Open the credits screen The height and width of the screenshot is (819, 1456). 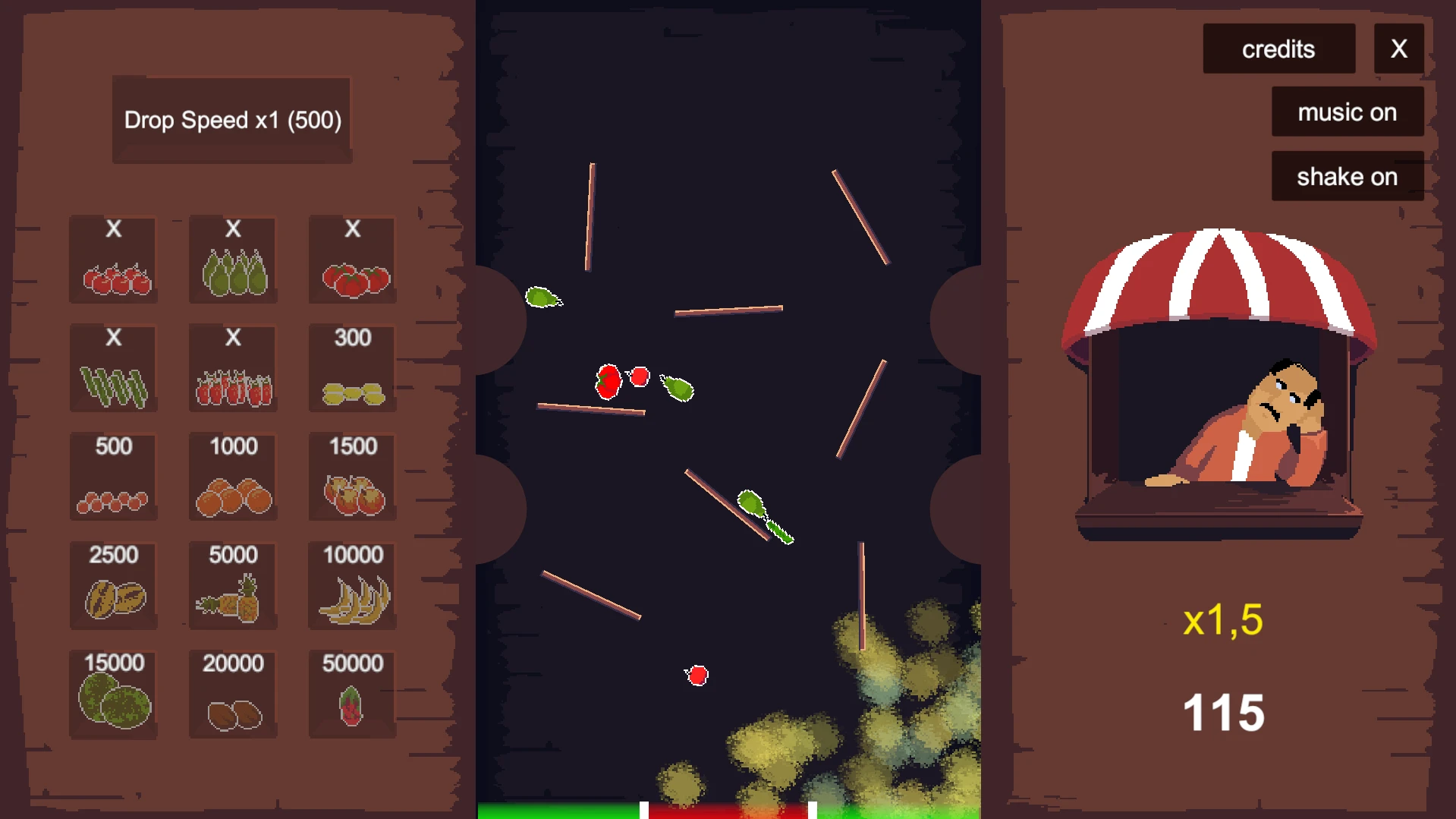click(1278, 49)
